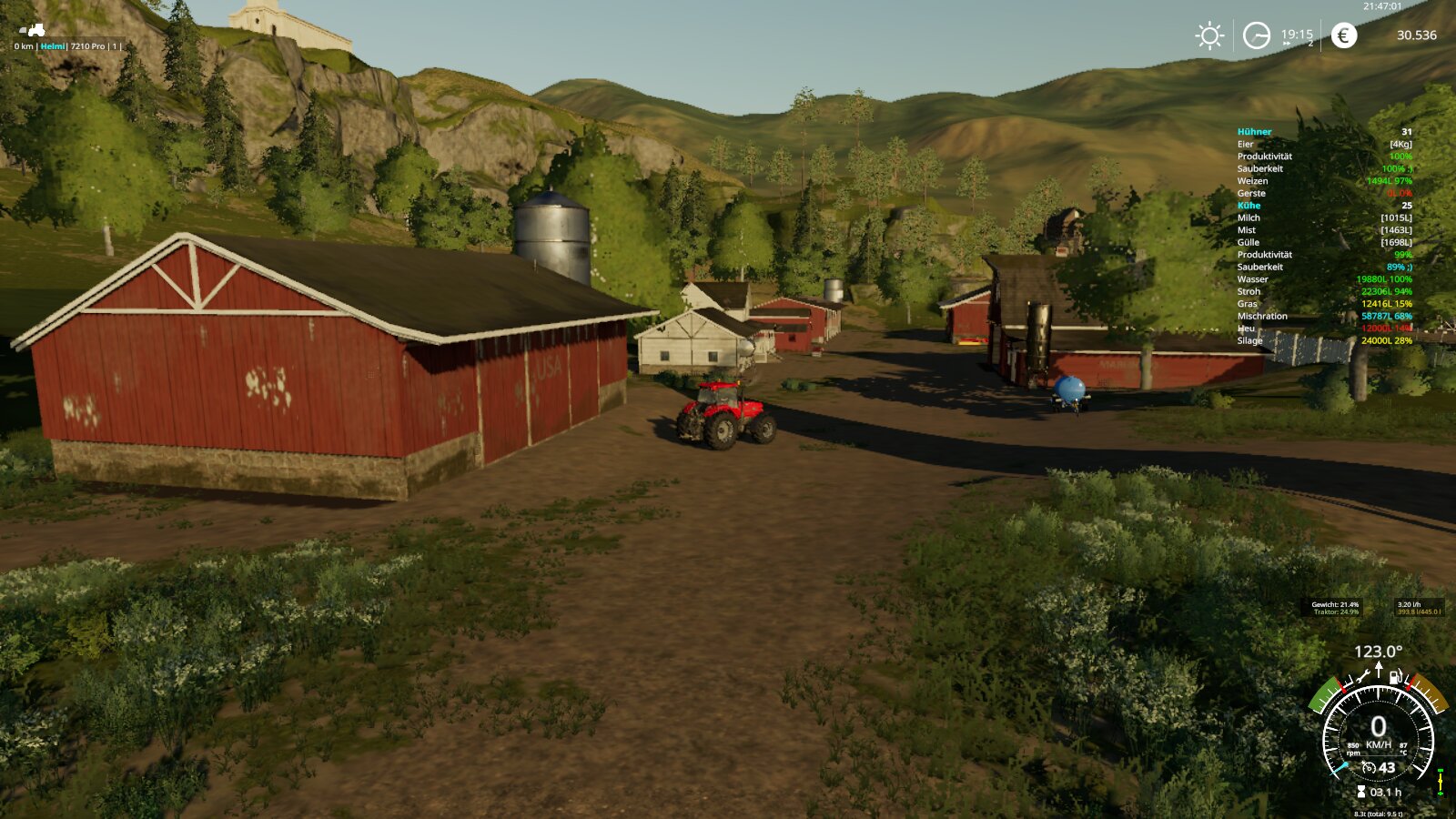Click the euro money icon
Screen dimensions: 1456x819
click(1344, 35)
